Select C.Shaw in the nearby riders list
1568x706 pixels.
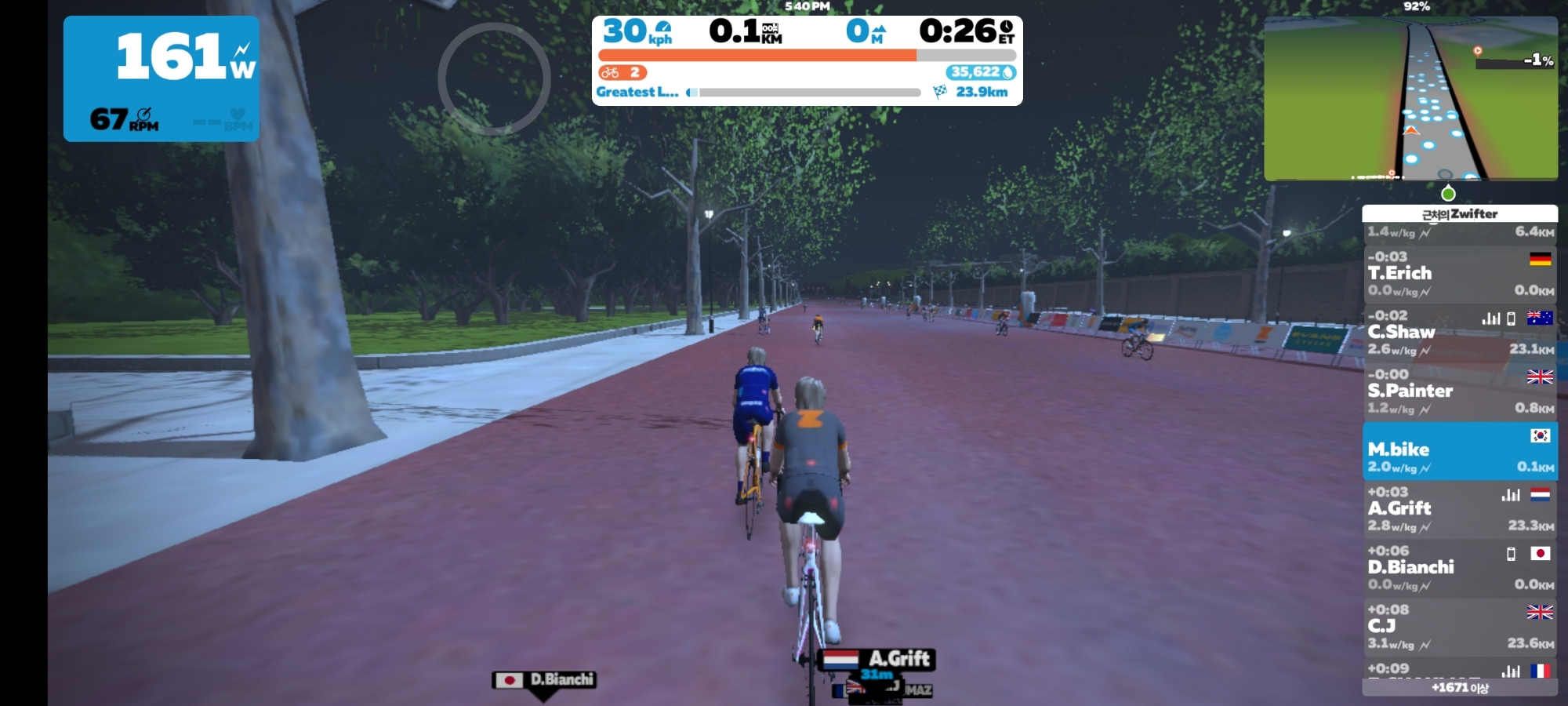[x=1459, y=333]
